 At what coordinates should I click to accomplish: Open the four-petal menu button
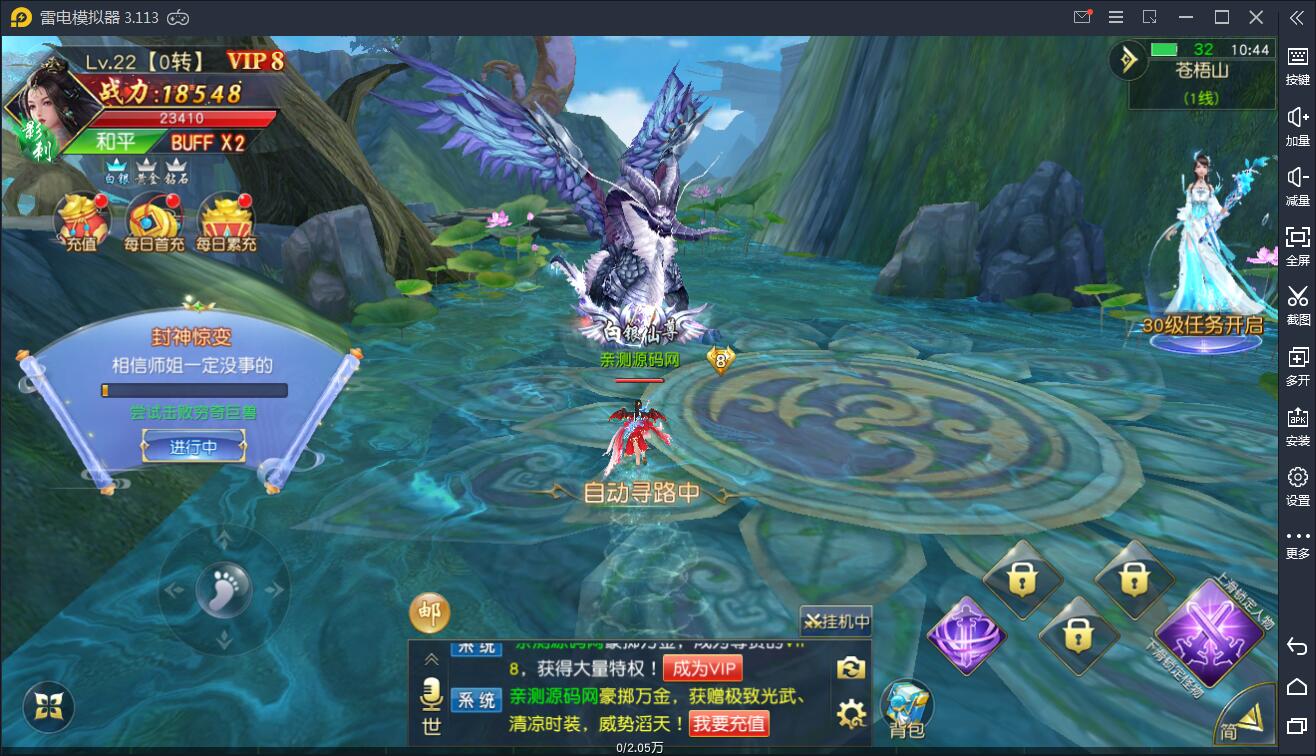pyautogui.click(x=48, y=707)
